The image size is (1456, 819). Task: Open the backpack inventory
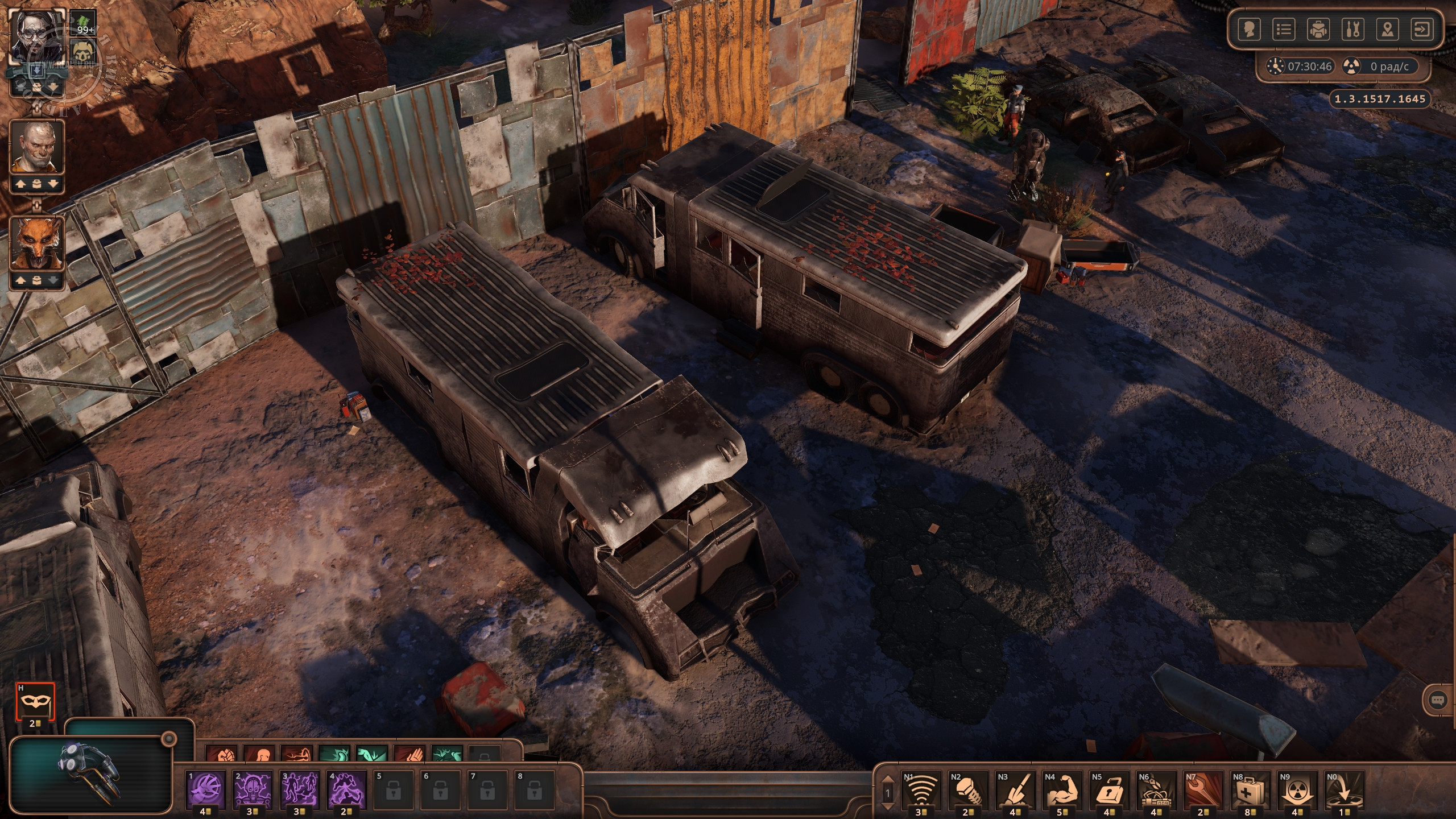1318,29
